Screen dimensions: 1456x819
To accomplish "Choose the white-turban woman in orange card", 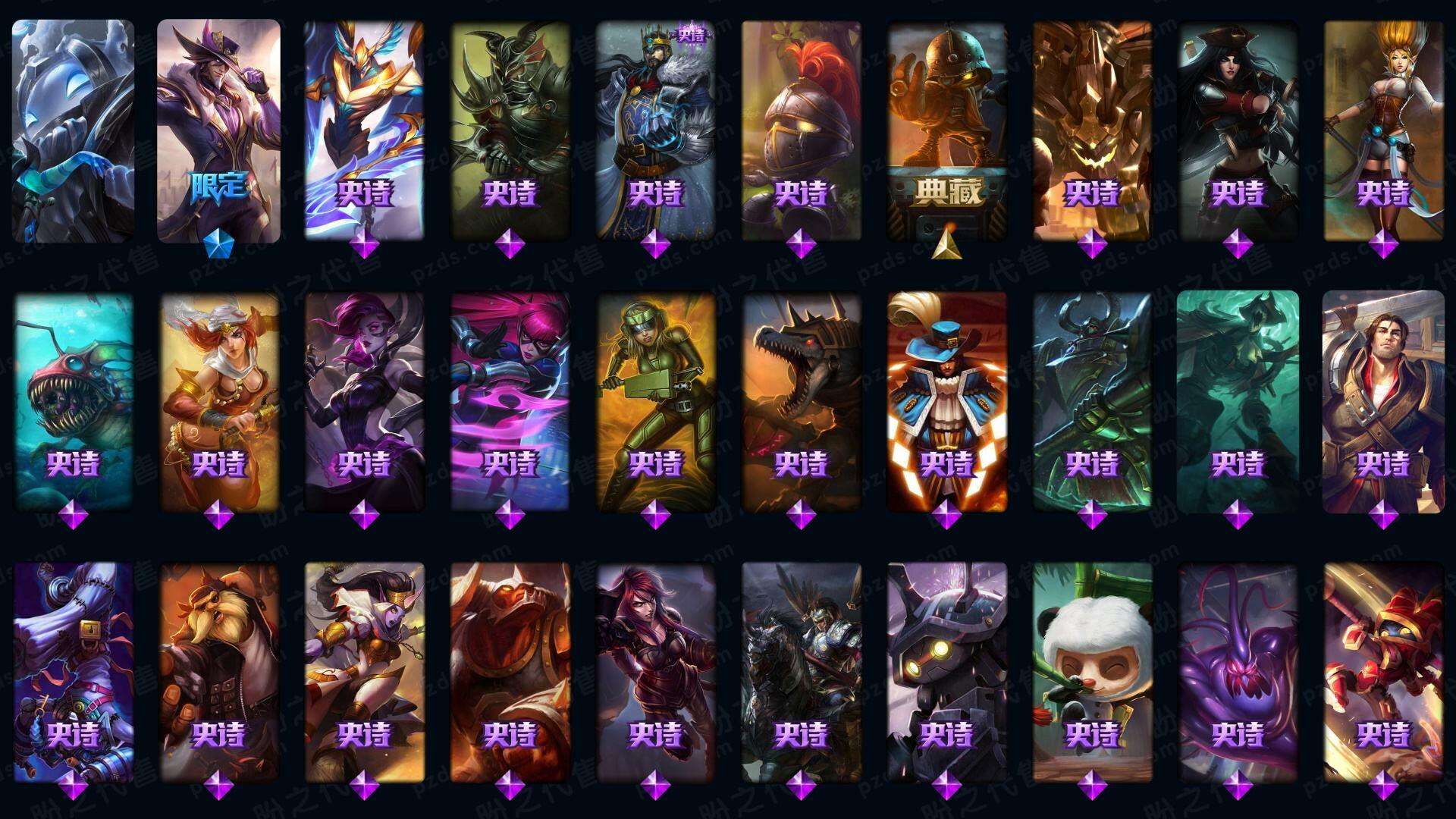I will pos(218,402).
